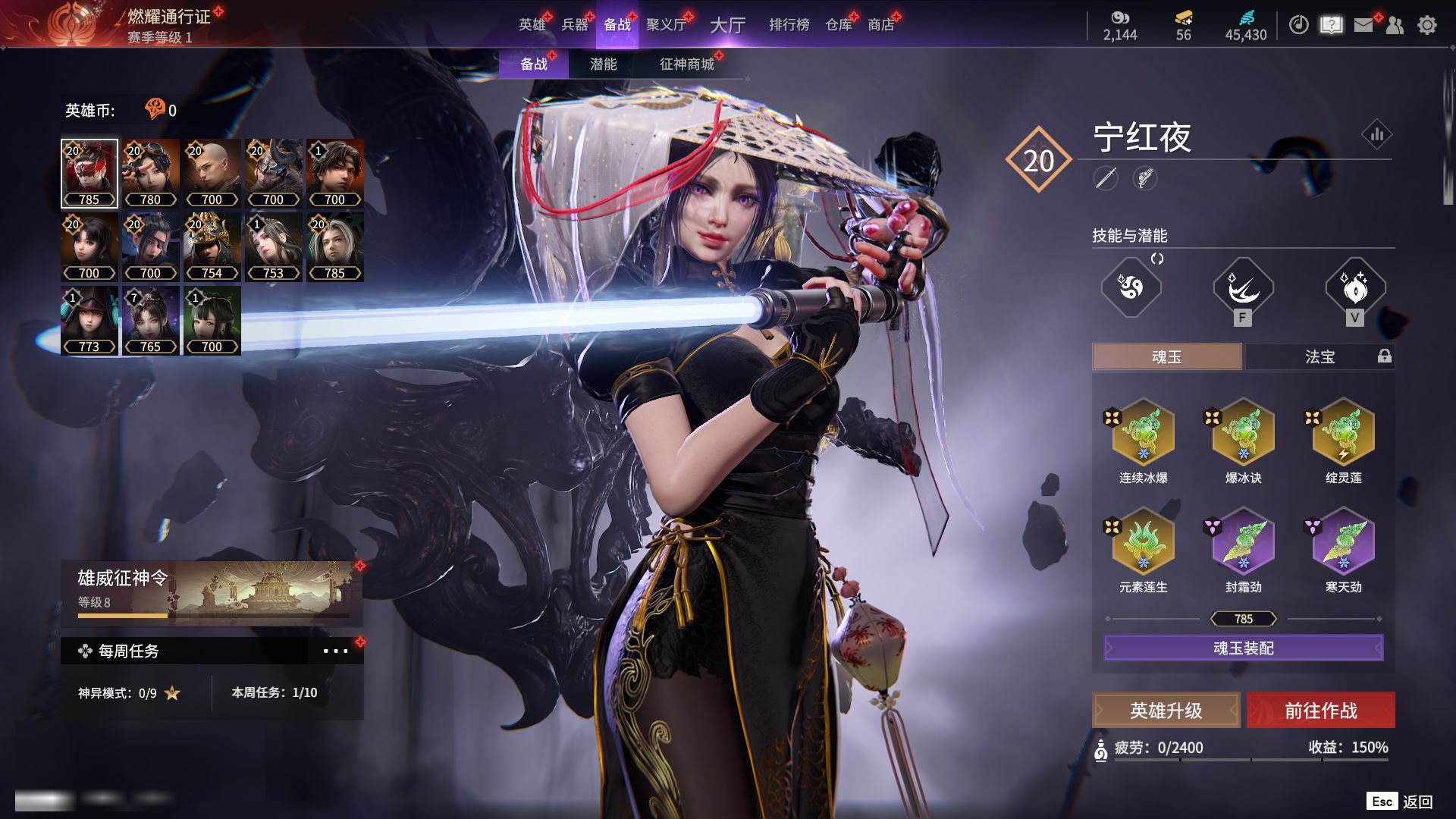Select the 连续冰爆 soul jade
This screenshot has width=1456, height=819.
tap(1143, 434)
